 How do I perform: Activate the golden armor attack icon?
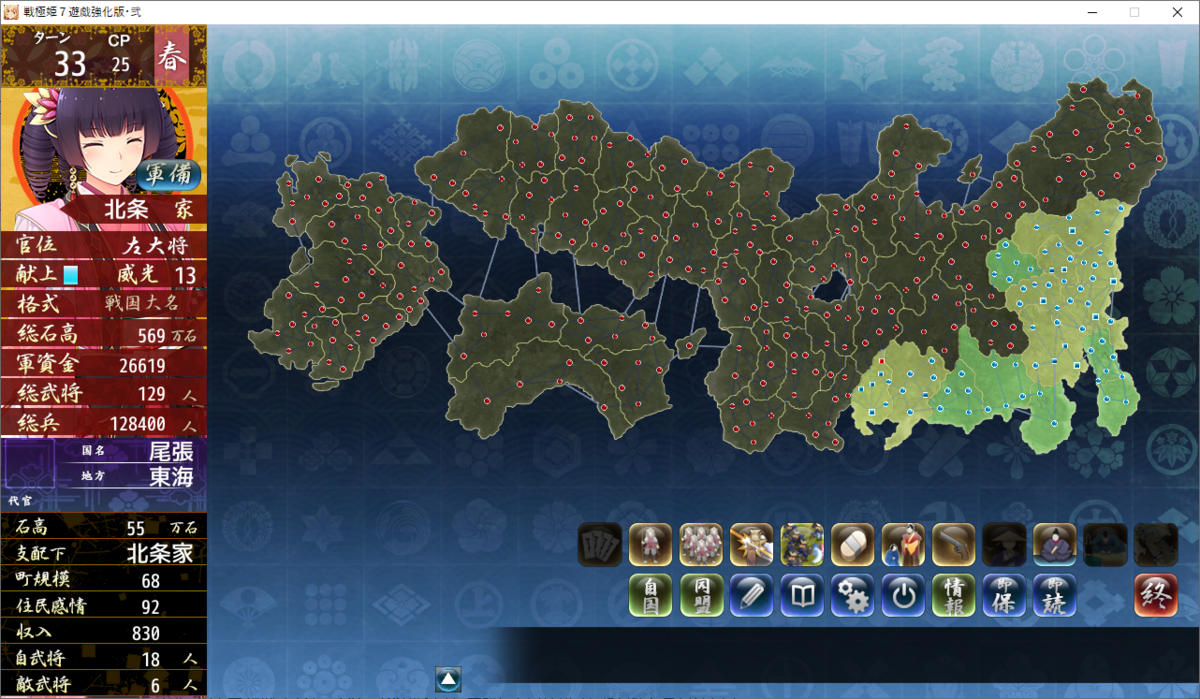pos(751,545)
